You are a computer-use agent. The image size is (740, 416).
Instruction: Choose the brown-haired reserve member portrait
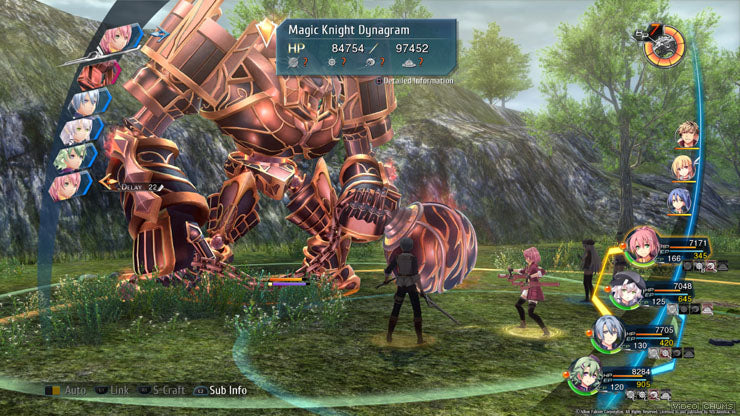tap(688, 135)
